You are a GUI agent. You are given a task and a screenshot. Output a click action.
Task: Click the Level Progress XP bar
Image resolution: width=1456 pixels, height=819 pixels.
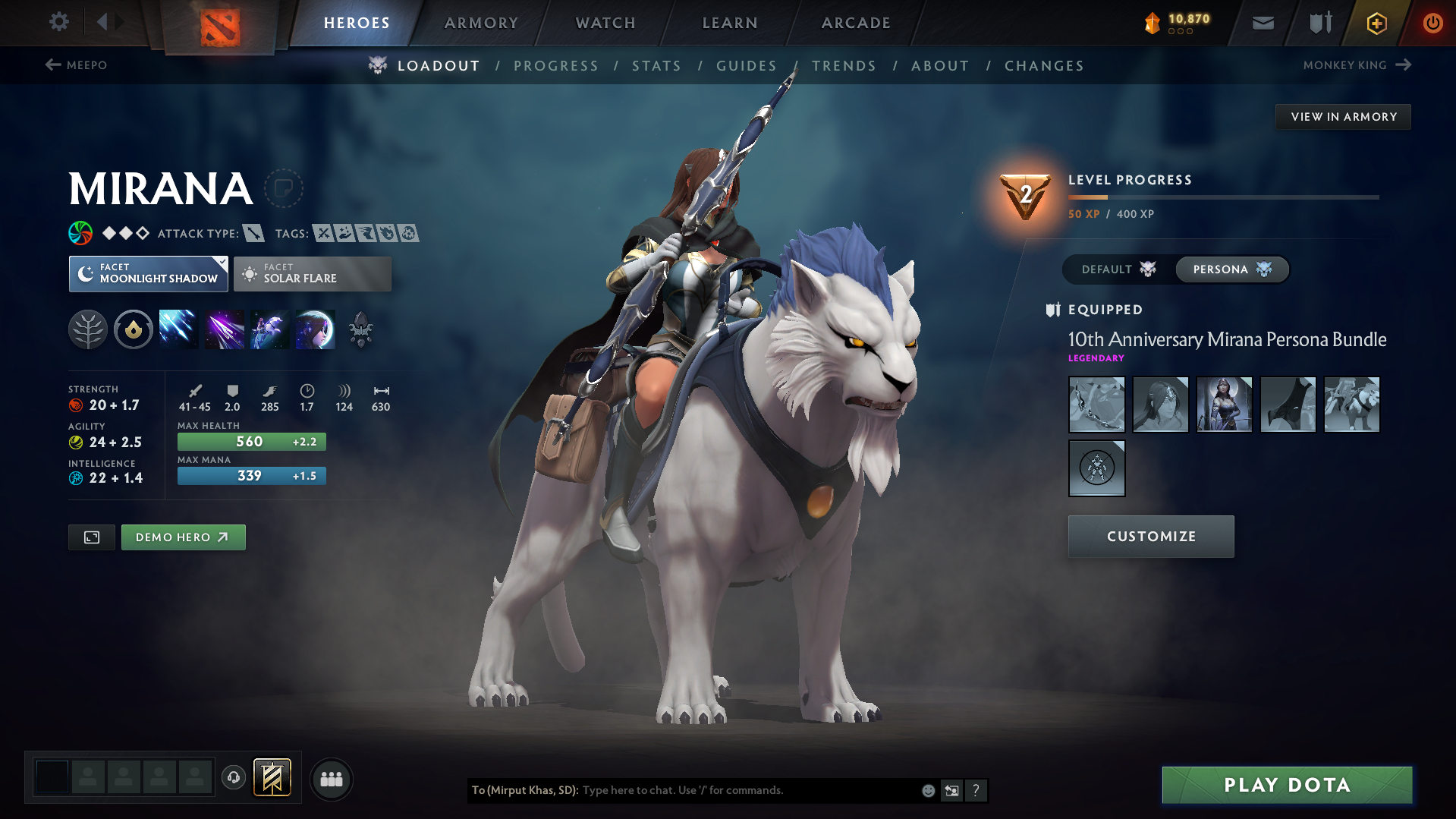[x=1223, y=197]
